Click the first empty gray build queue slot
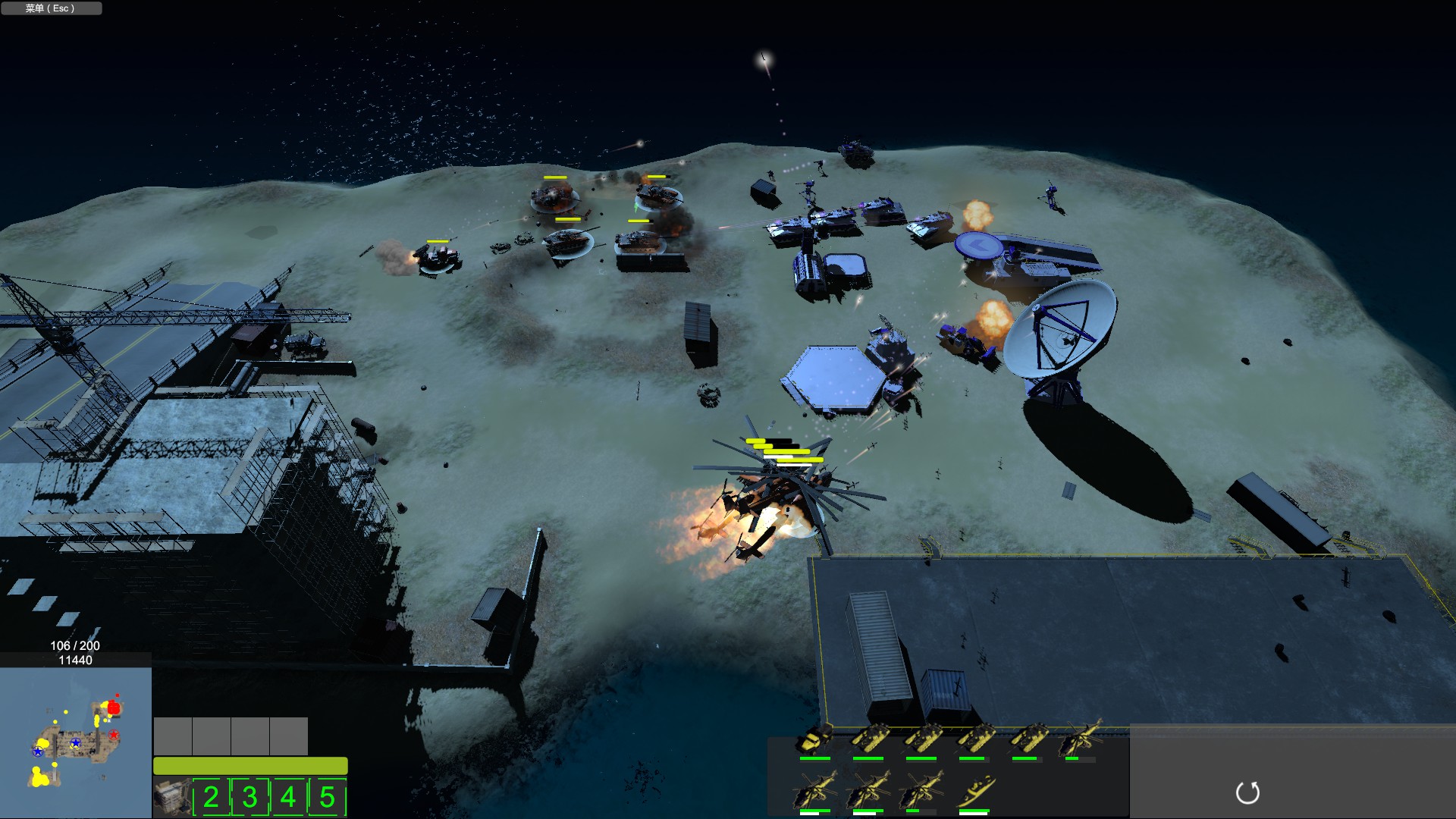This screenshot has width=1456, height=819. [x=173, y=736]
